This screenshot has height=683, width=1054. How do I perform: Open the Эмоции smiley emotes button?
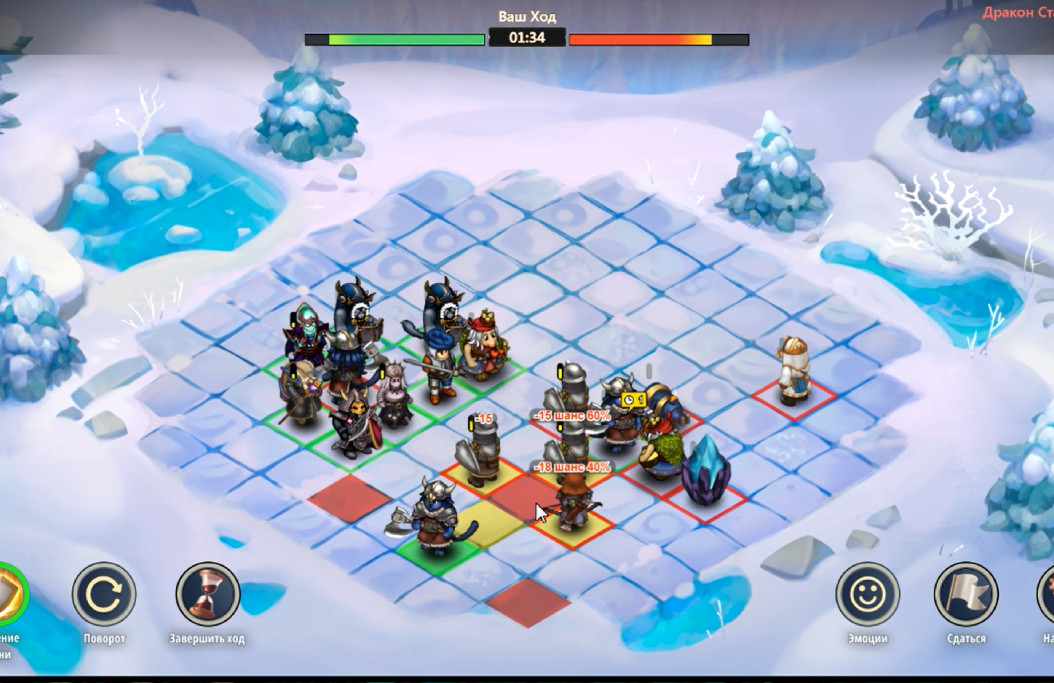pyautogui.click(x=867, y=594)
